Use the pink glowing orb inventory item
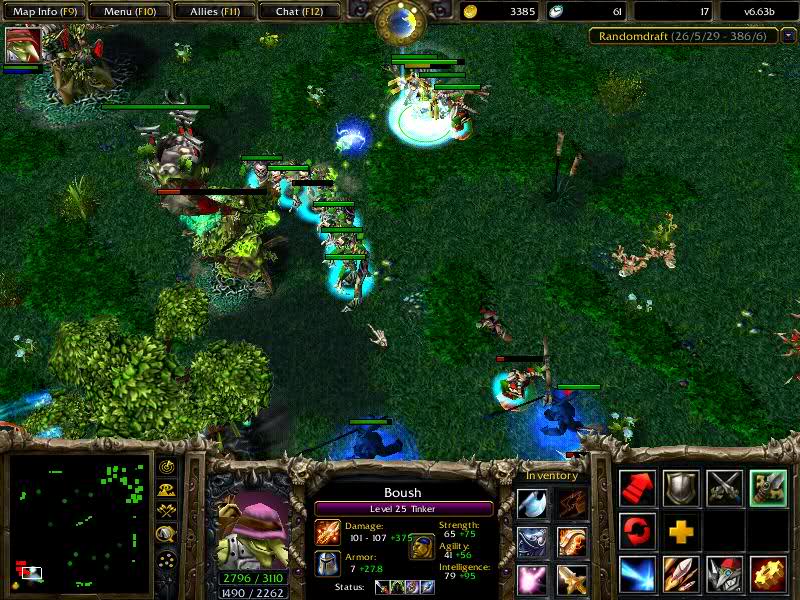This screenshot has width=800, height=600. tap(532, 579)
